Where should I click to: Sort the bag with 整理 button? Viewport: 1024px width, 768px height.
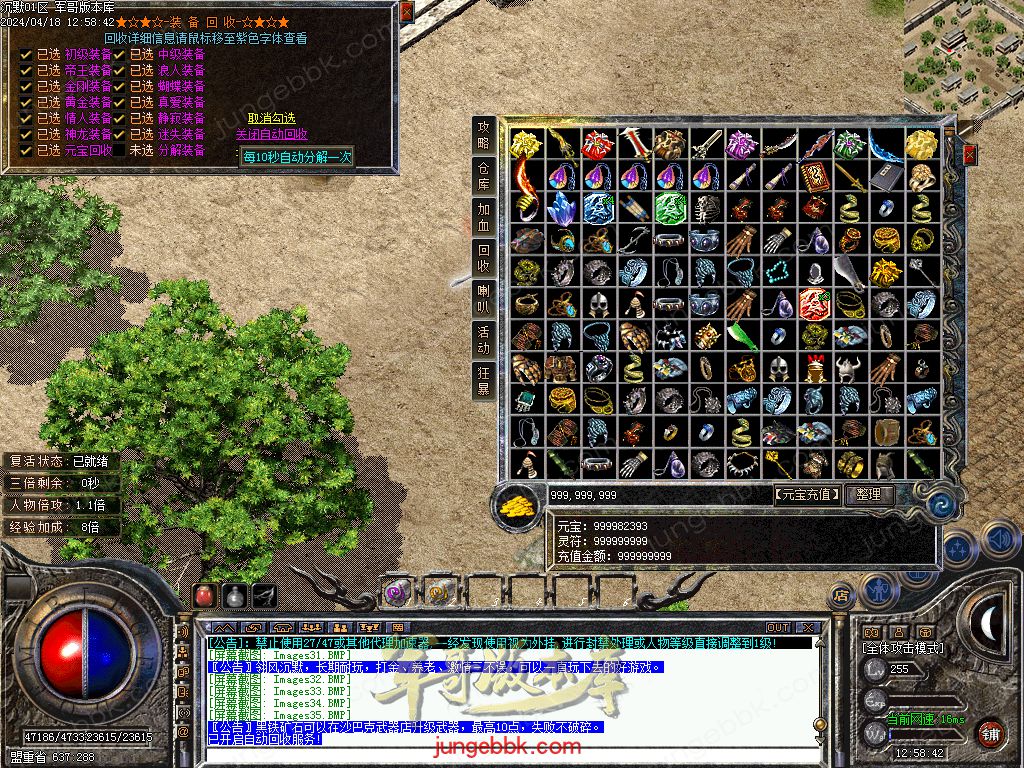[868, 494]
